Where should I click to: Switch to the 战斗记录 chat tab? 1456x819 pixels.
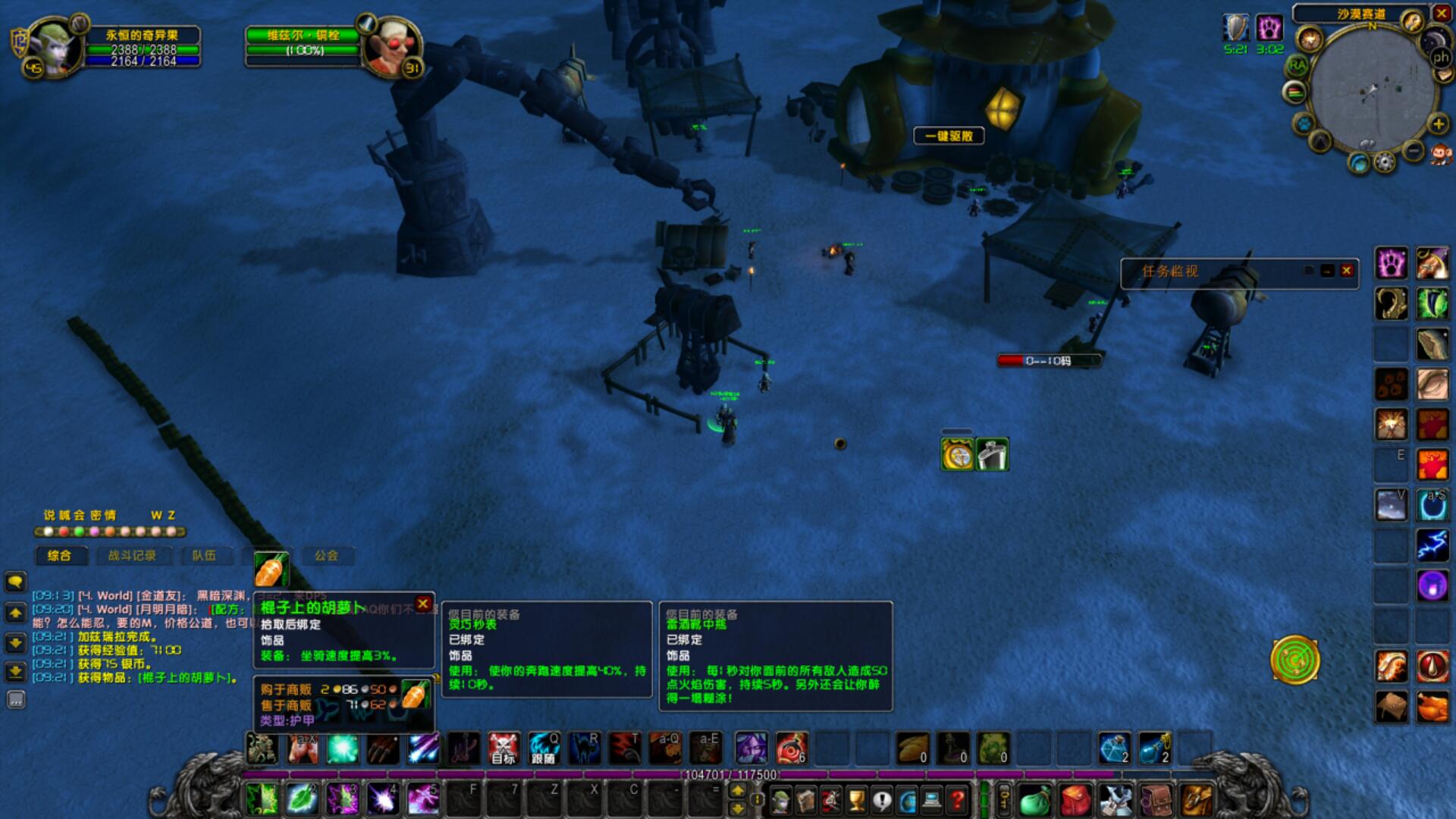(132, 556)
